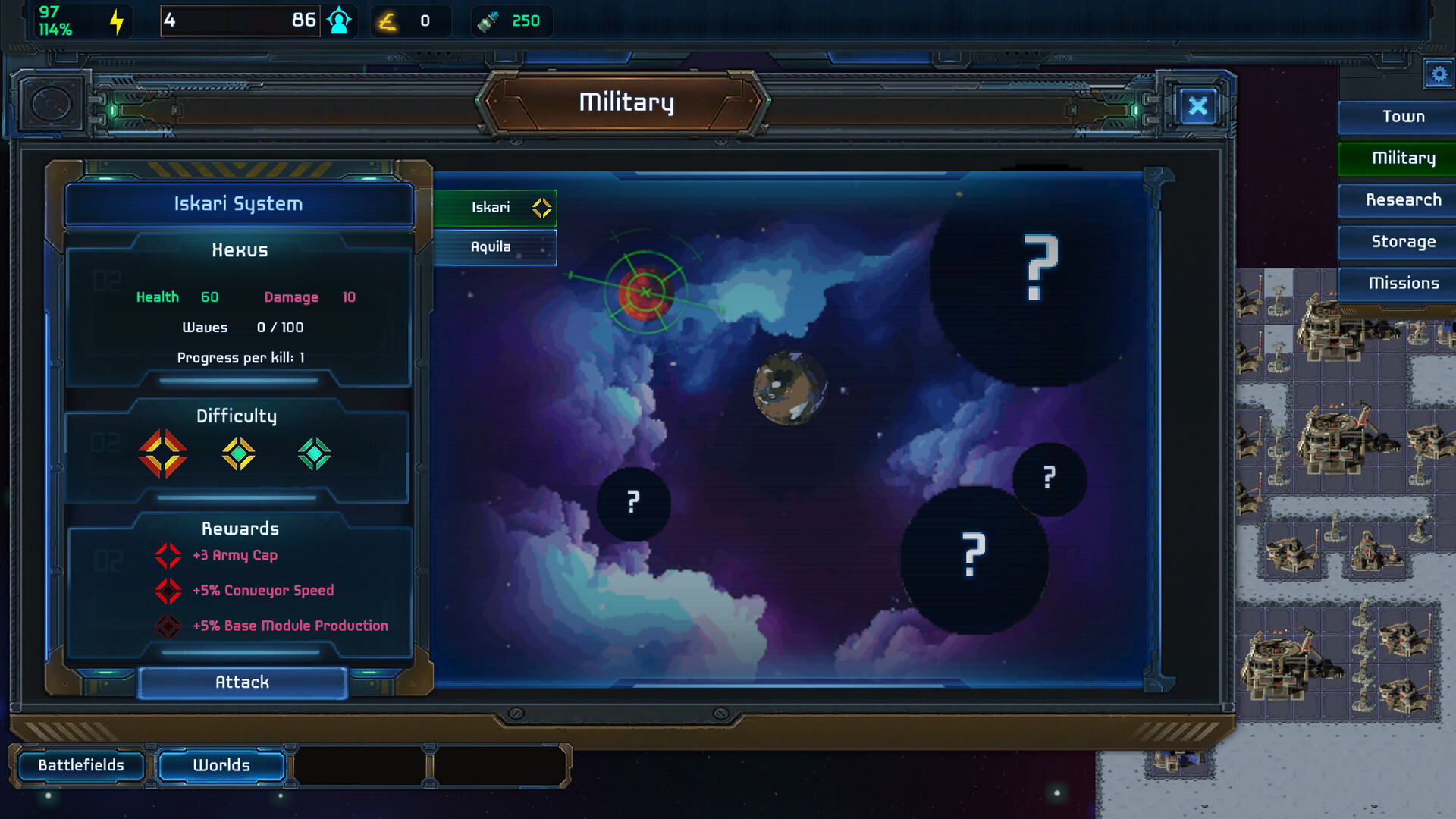Select the green easy difficulty diamond
This screenshot has height=819, width=1456.
[314, 453]
